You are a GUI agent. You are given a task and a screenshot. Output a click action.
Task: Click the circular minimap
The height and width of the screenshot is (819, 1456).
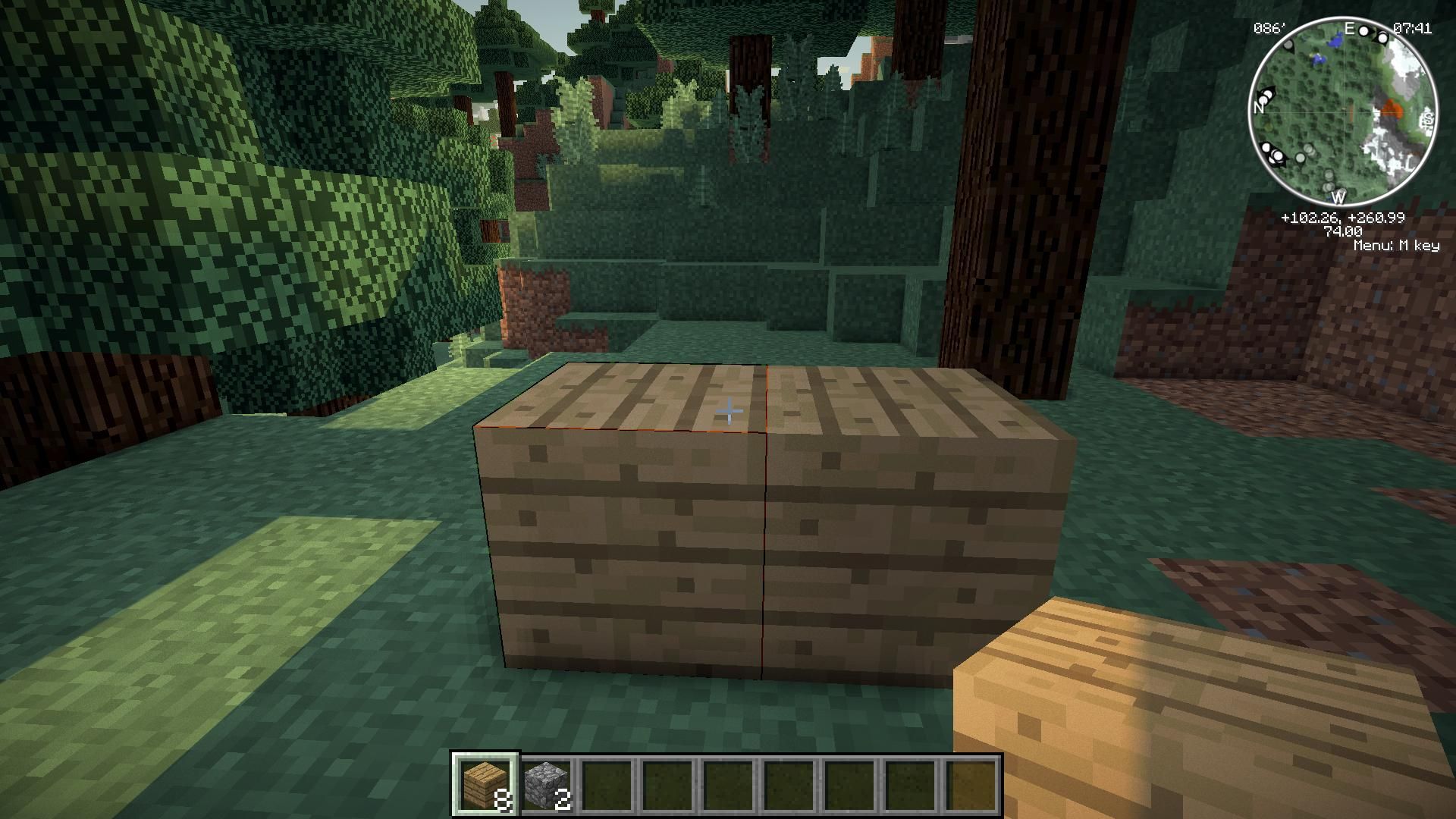pyautogui.click(x=1342, y=111)
